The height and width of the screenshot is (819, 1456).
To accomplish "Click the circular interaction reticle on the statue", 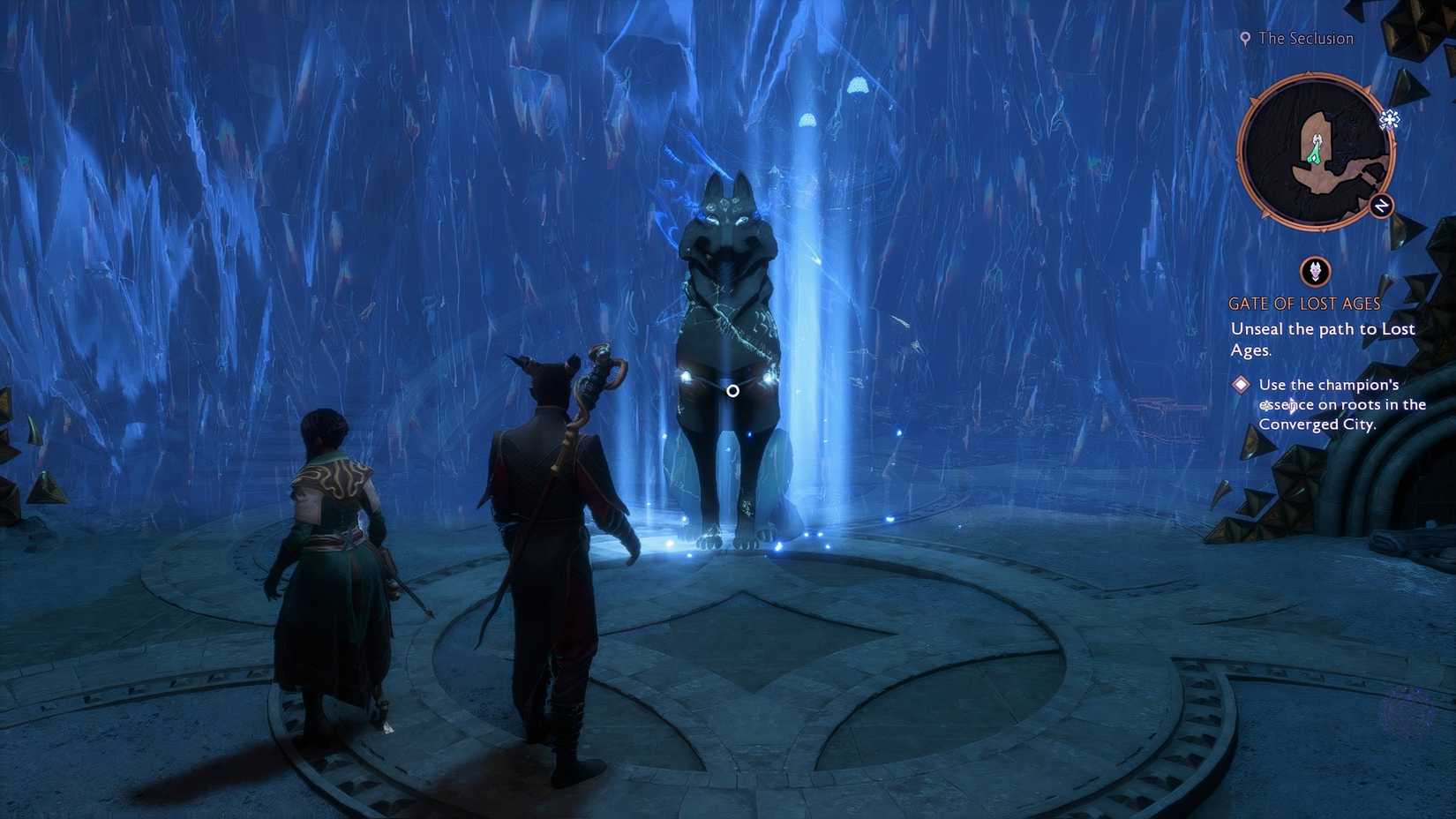I will click(x=733, y=389).
